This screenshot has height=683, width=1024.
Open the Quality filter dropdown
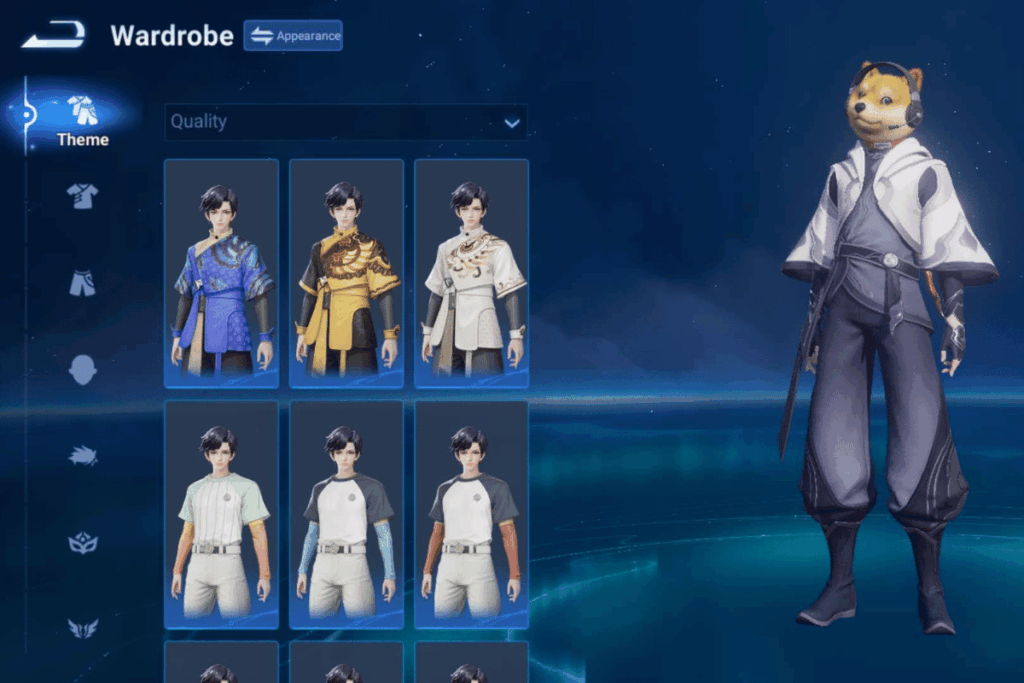[346, 122]
